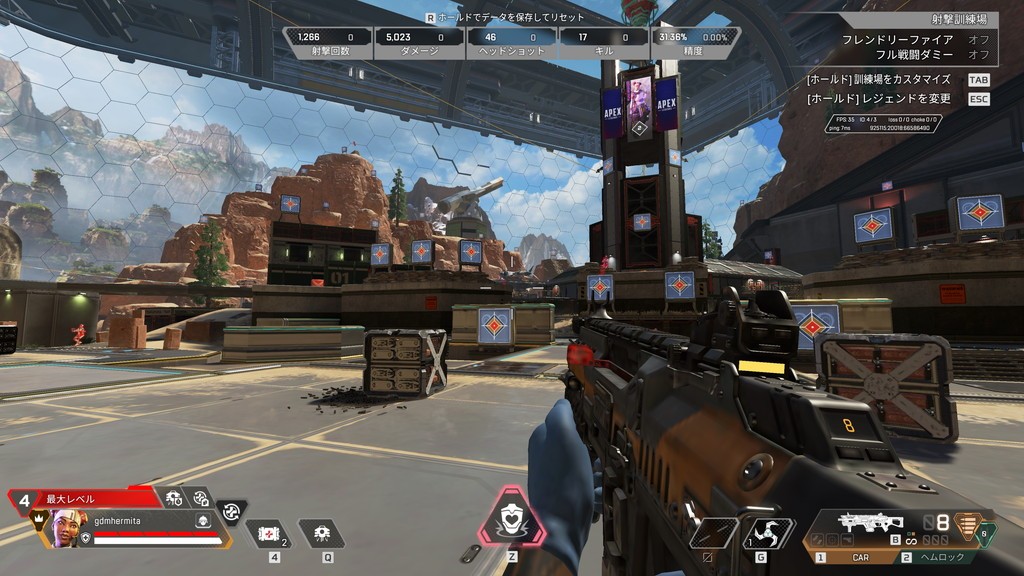
Task: Click the レジェンドを変更 option
Action: coord(878,99)
